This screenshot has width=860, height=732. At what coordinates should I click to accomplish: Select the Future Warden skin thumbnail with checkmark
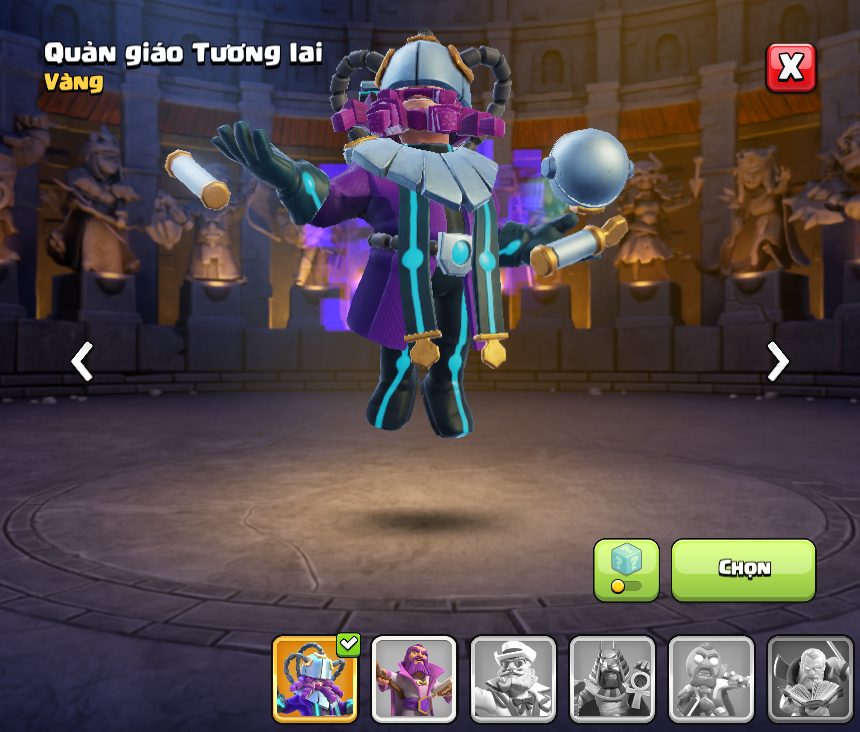click(315, 679)
